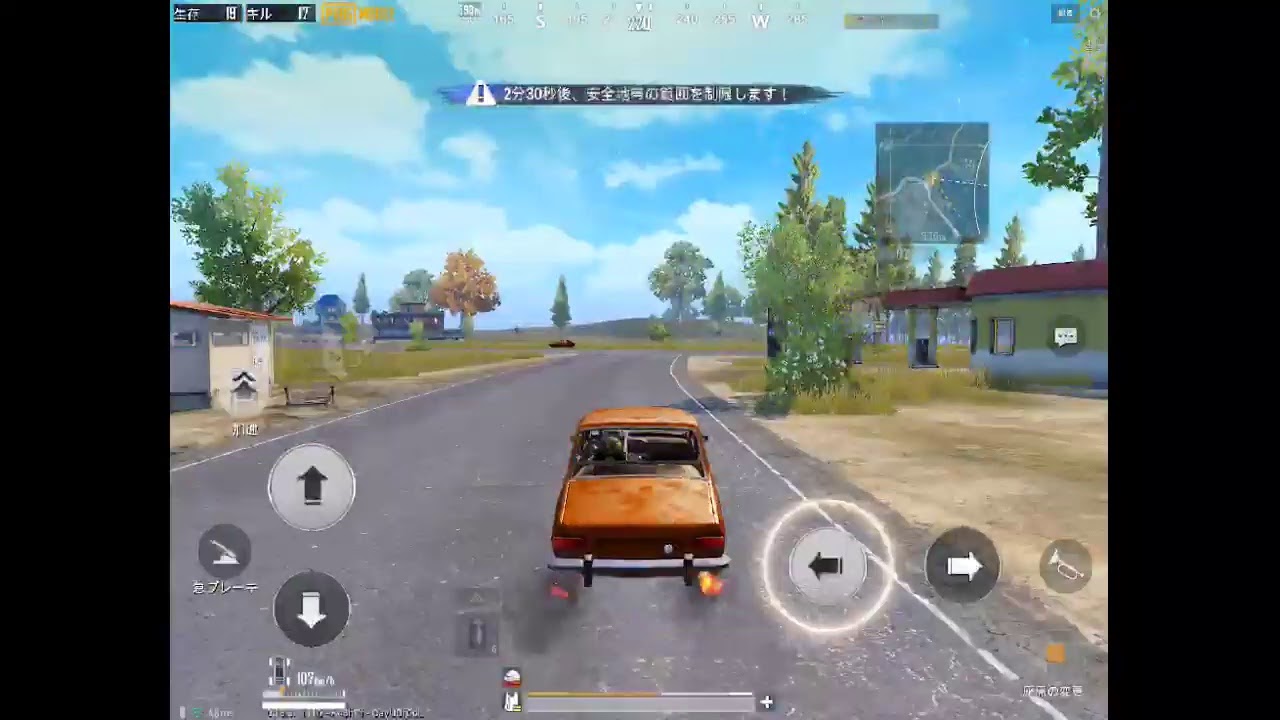This screenshot has width=1280, height=720.
Task: Toggle steering with the left arrow control
Action: point(828,567)
